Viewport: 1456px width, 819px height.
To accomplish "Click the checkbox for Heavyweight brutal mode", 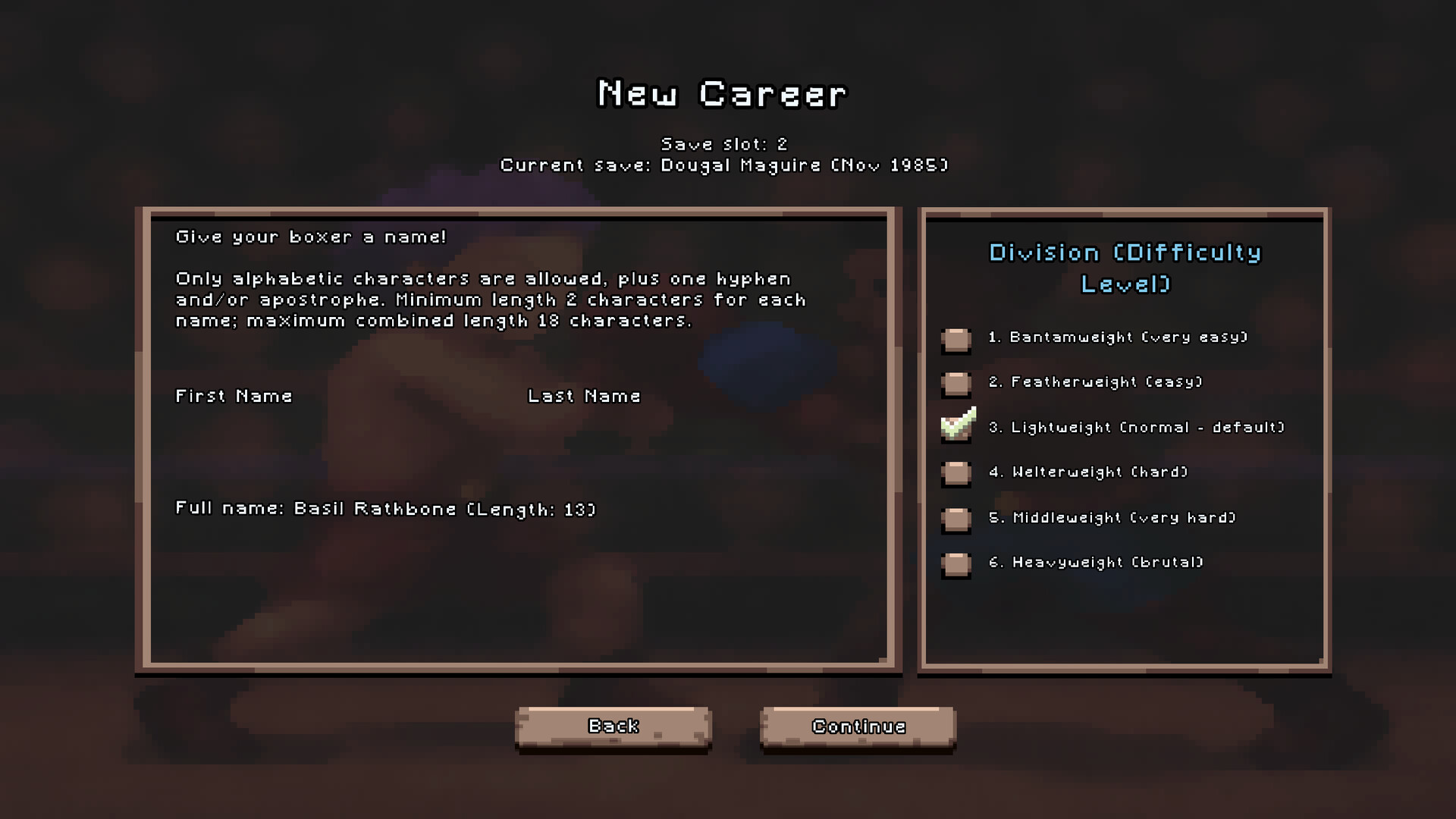I will click(955, 566).
